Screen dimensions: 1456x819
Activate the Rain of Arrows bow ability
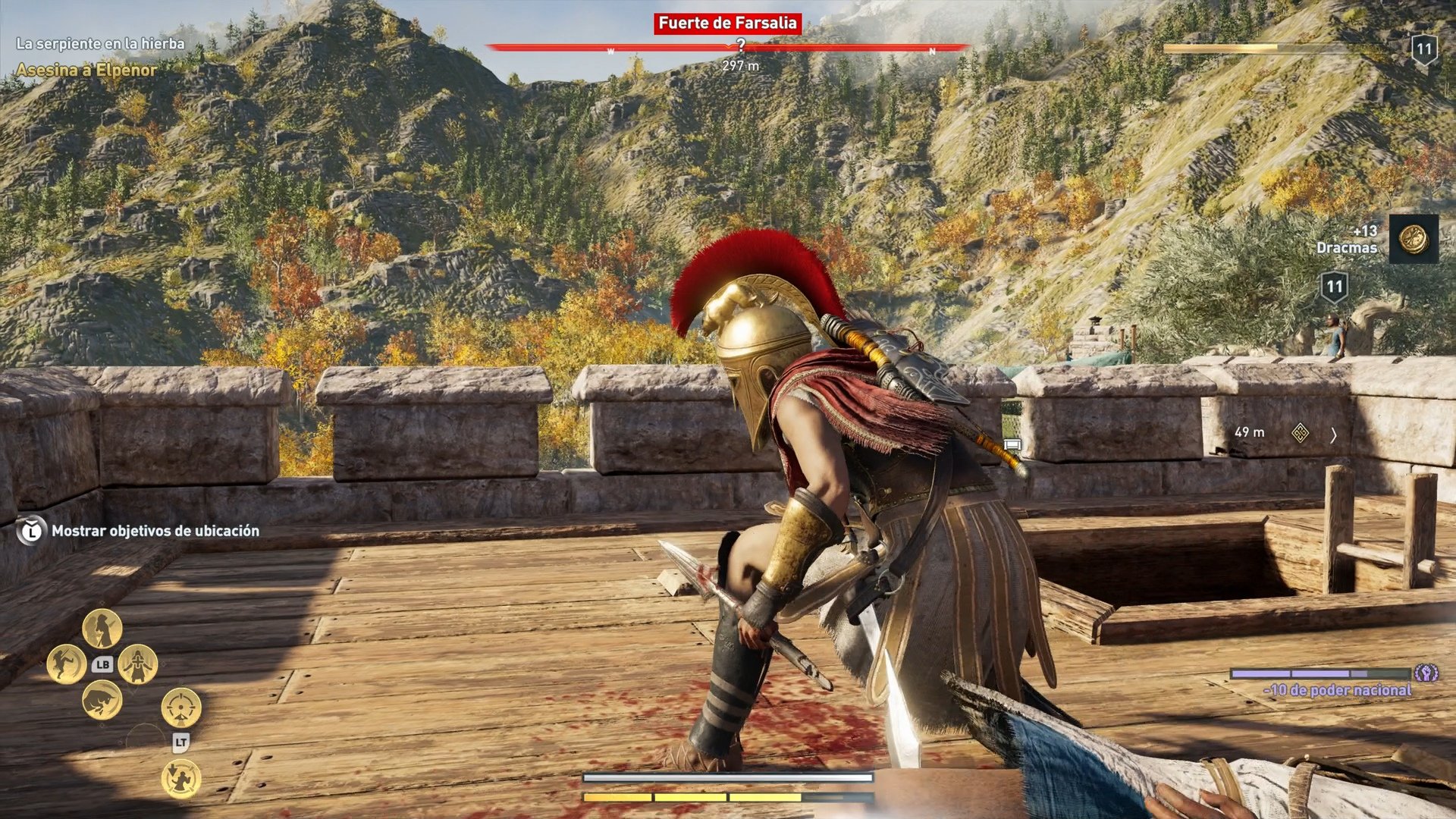[180, 776]
